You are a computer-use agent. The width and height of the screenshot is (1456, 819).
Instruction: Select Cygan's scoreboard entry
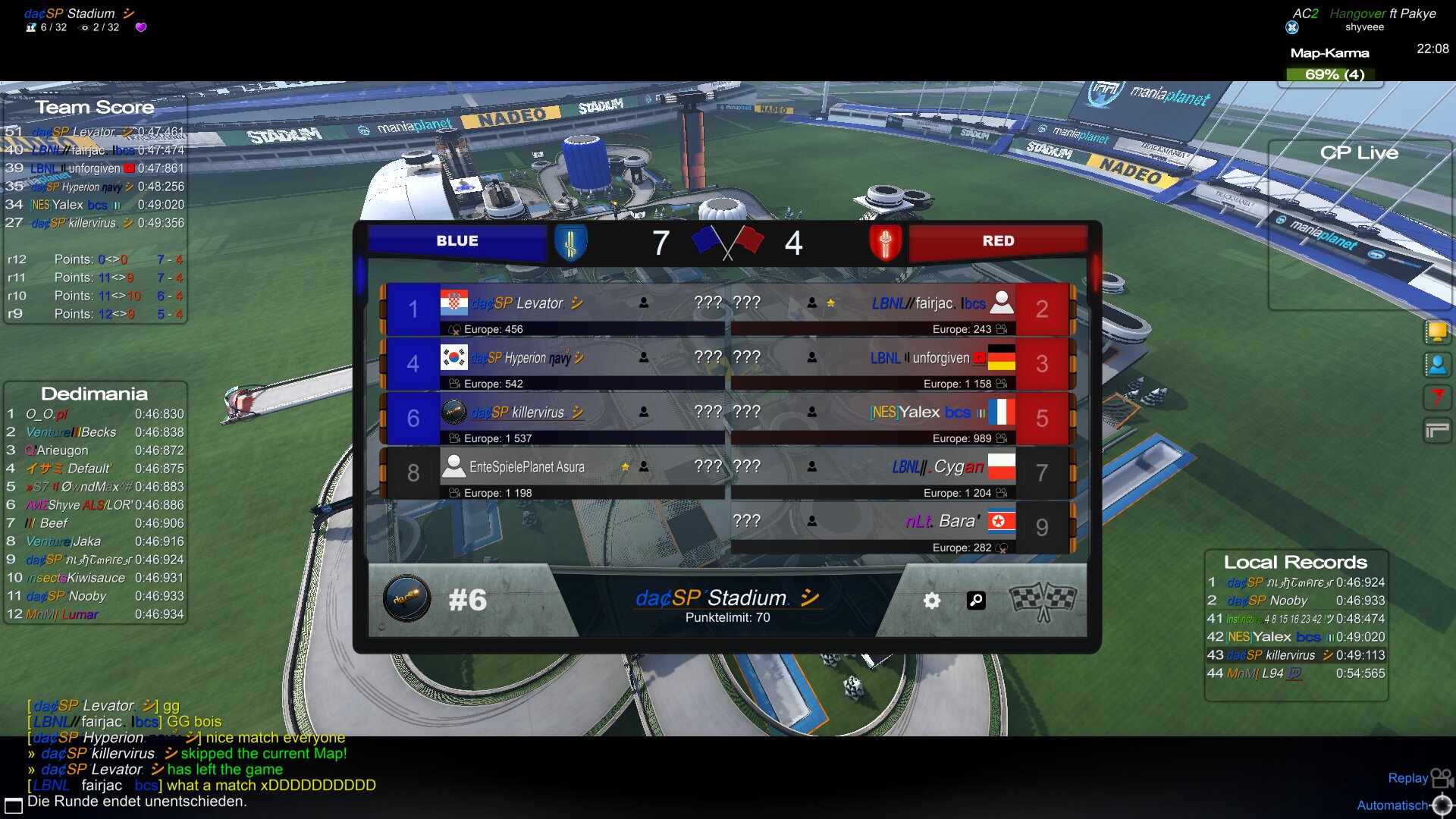click(x=872, y=473)
